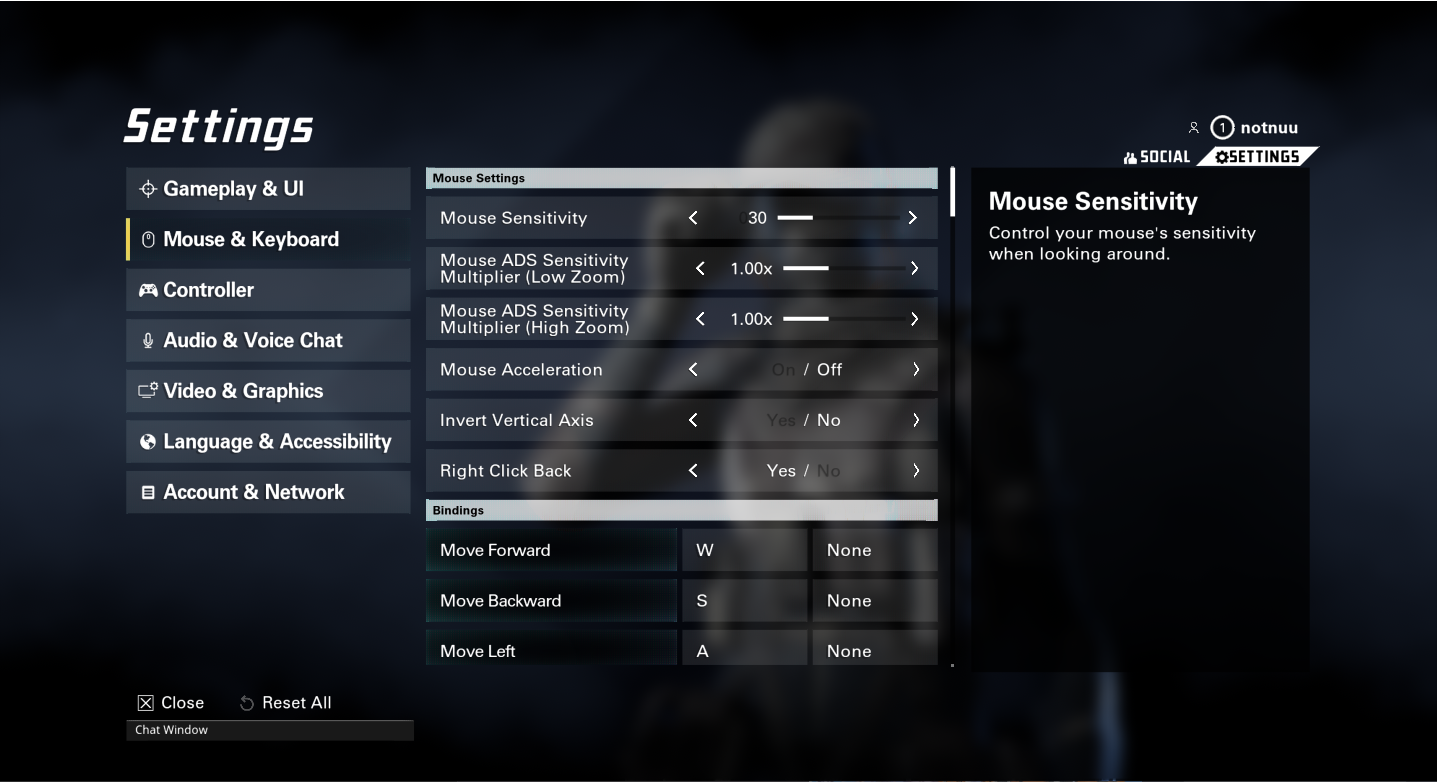
Task: Select the document icon for Account & Network
Action: (147, 492)
